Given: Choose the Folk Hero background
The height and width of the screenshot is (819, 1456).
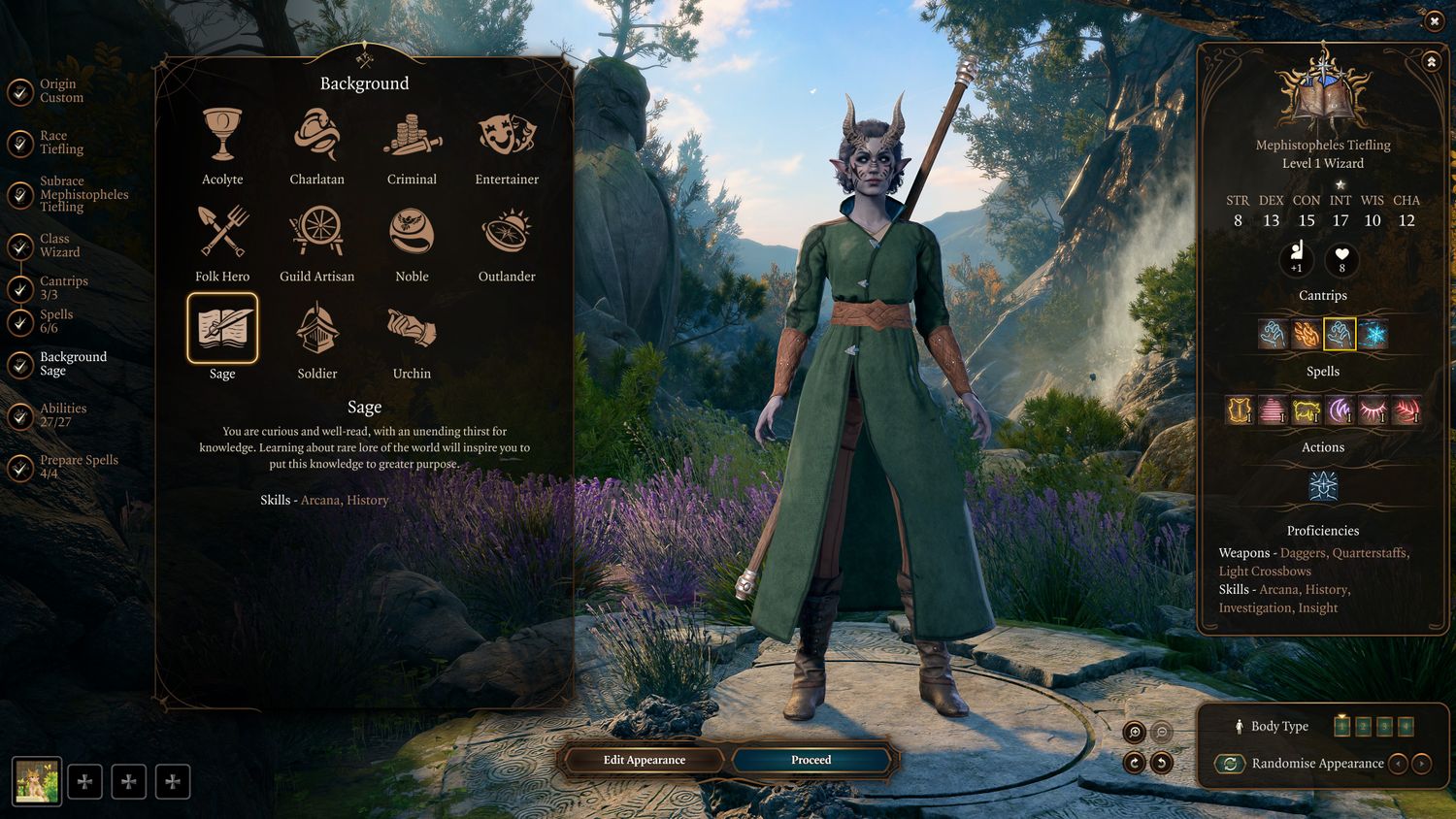Looking at the screenshot, I should click(x=222, y=232).
